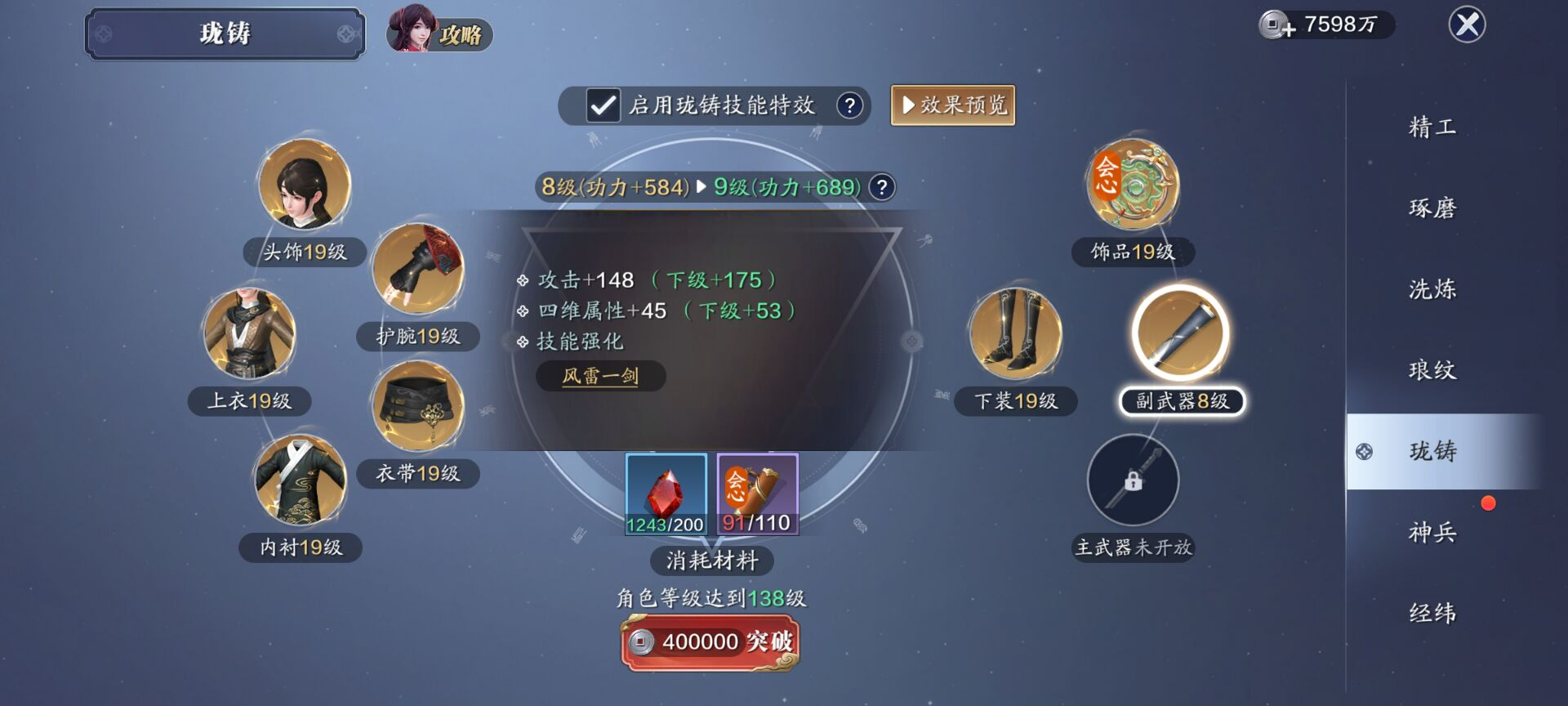Select the 下装19级 boots slot
Image resolution: width=1568 pixels, height=706 pixels.
pyautogui.click(x=1015, y=334)
